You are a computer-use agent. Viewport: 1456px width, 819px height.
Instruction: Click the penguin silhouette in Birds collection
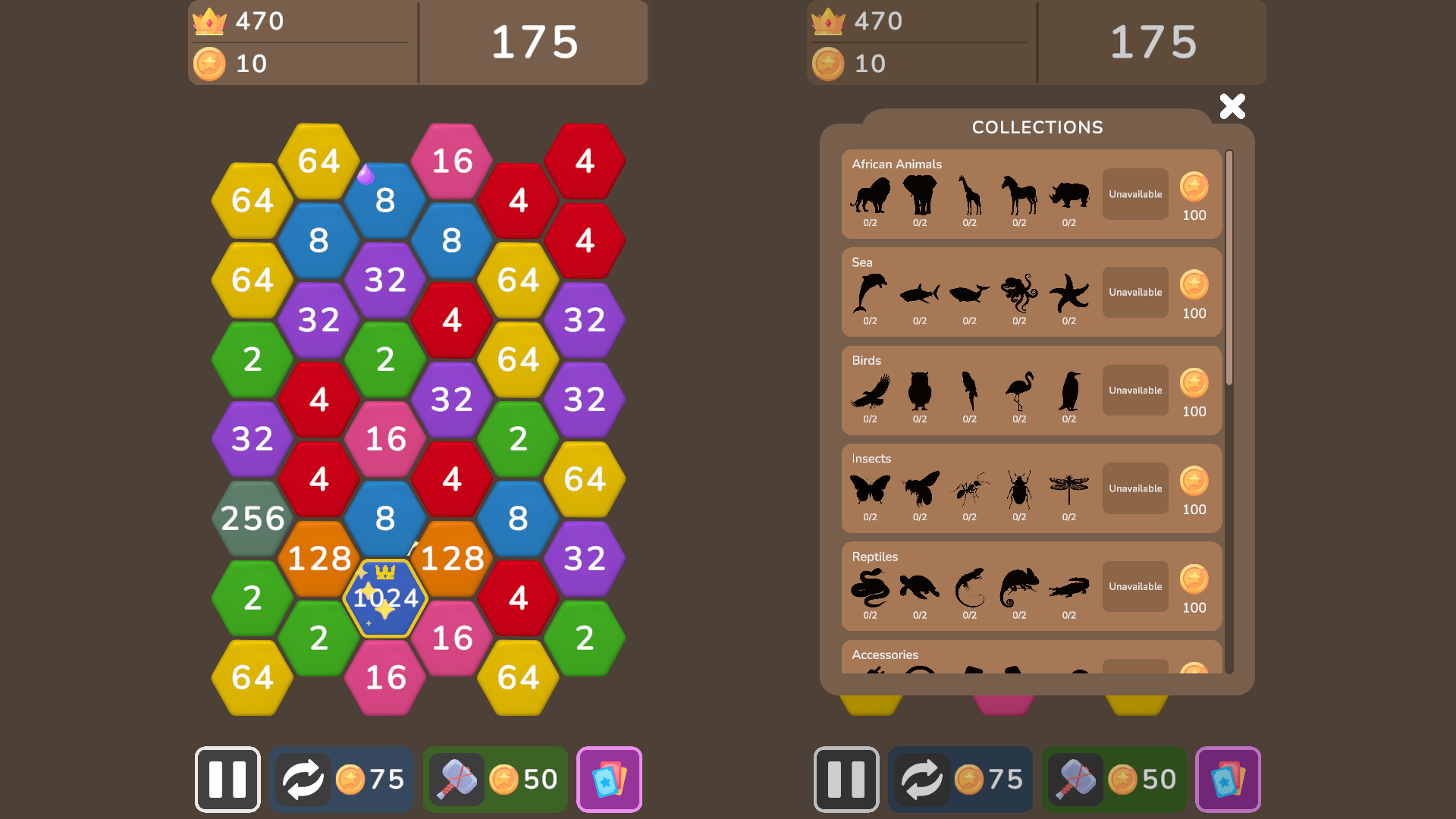point(1069,392)
